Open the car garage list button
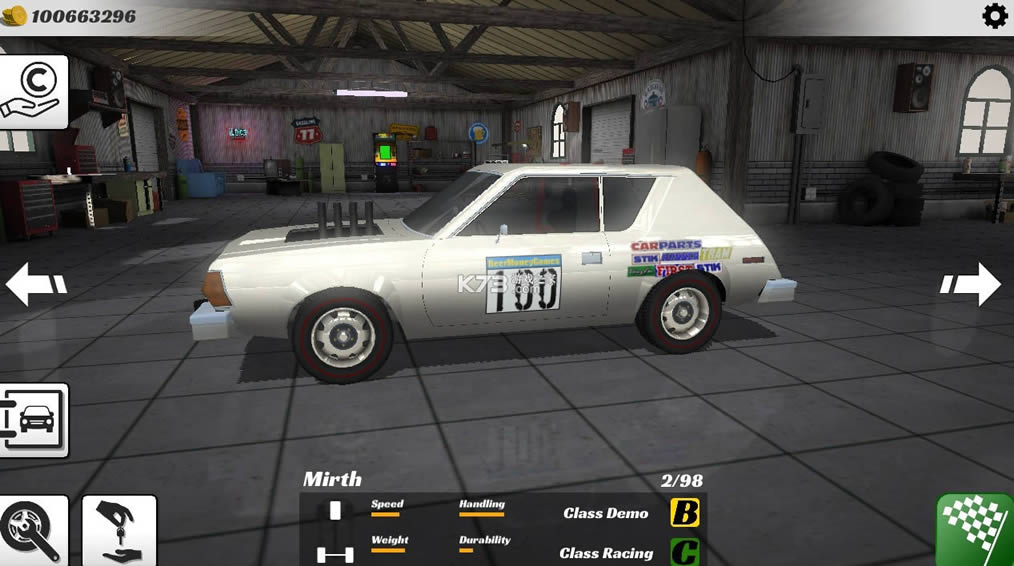This screenshot has width=1014, height=566. click(x=33, y=419)
